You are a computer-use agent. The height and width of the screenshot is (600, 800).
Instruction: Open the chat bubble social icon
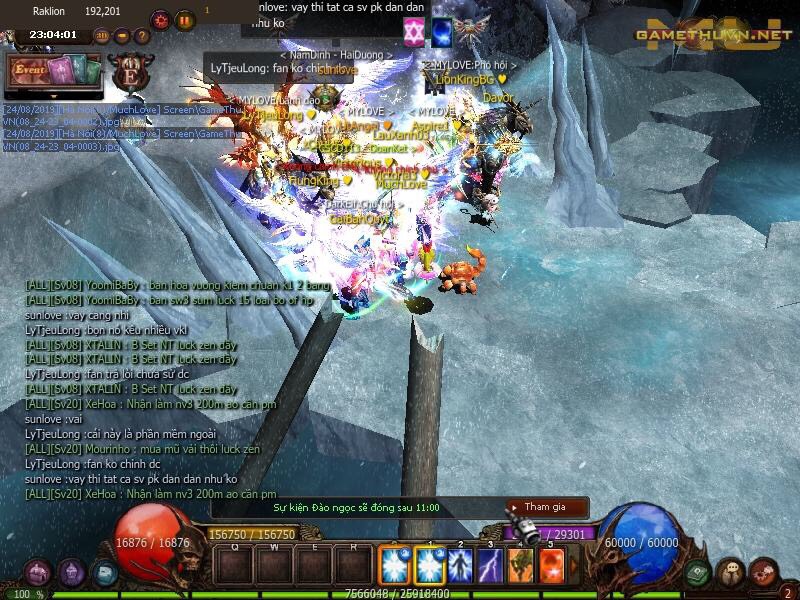coord(731,573)
